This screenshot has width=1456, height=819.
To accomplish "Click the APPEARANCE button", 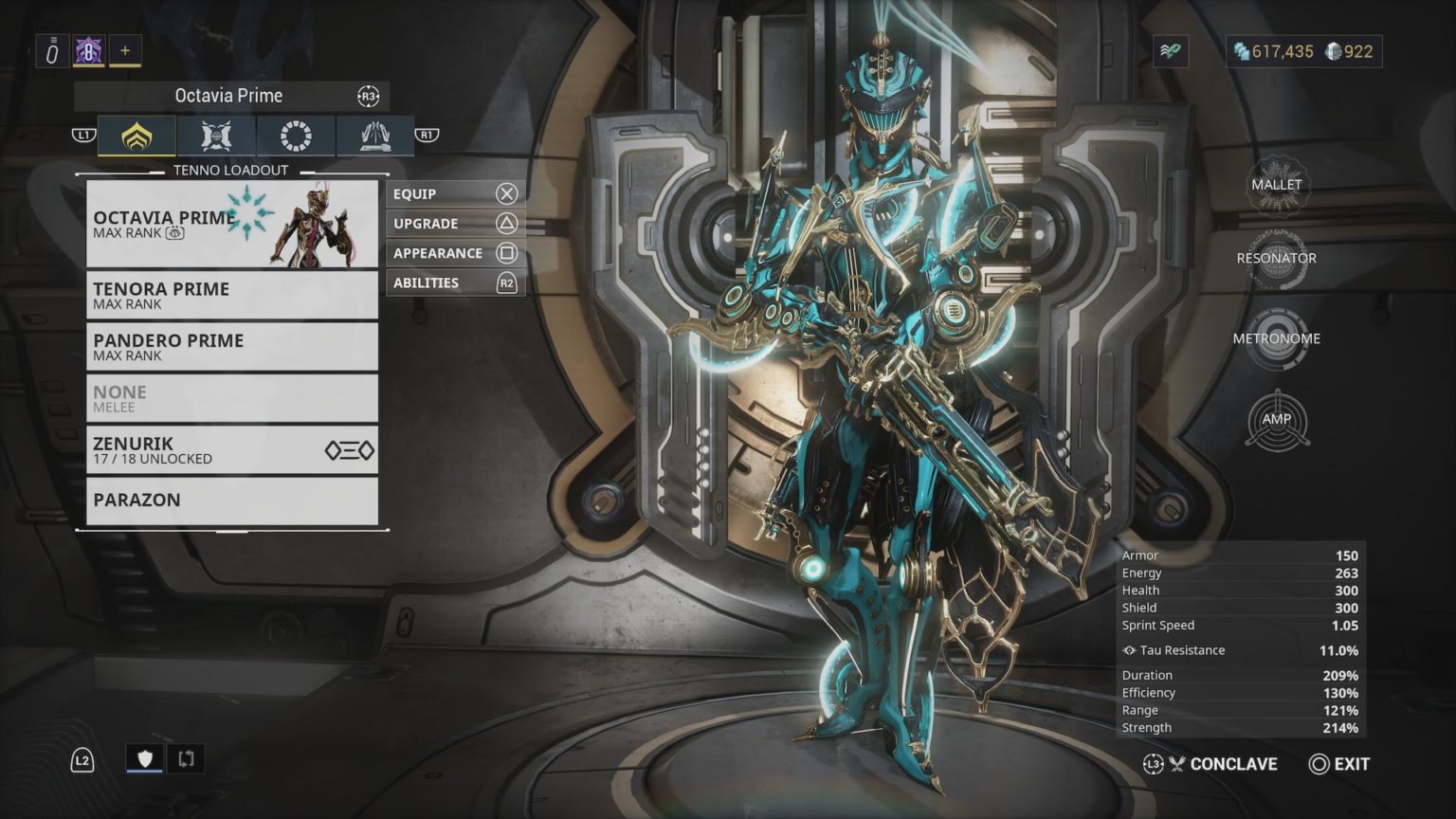I will click(x=455, y=252).
